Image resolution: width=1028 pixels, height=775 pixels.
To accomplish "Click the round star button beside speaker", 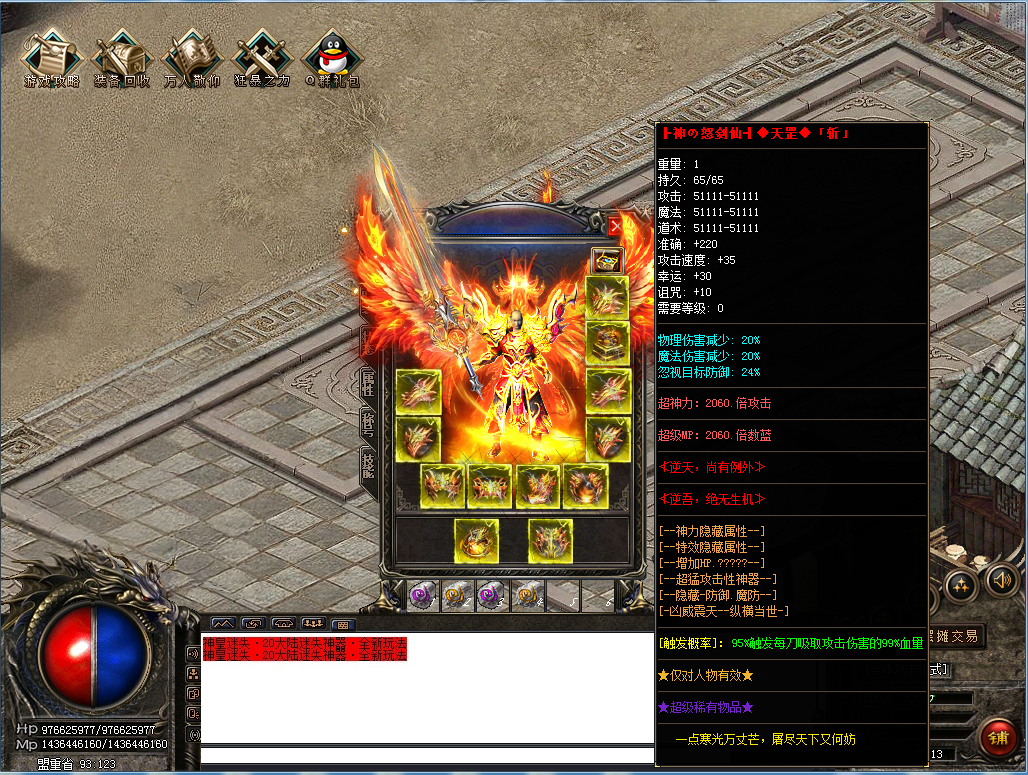I will pos(962,585).
